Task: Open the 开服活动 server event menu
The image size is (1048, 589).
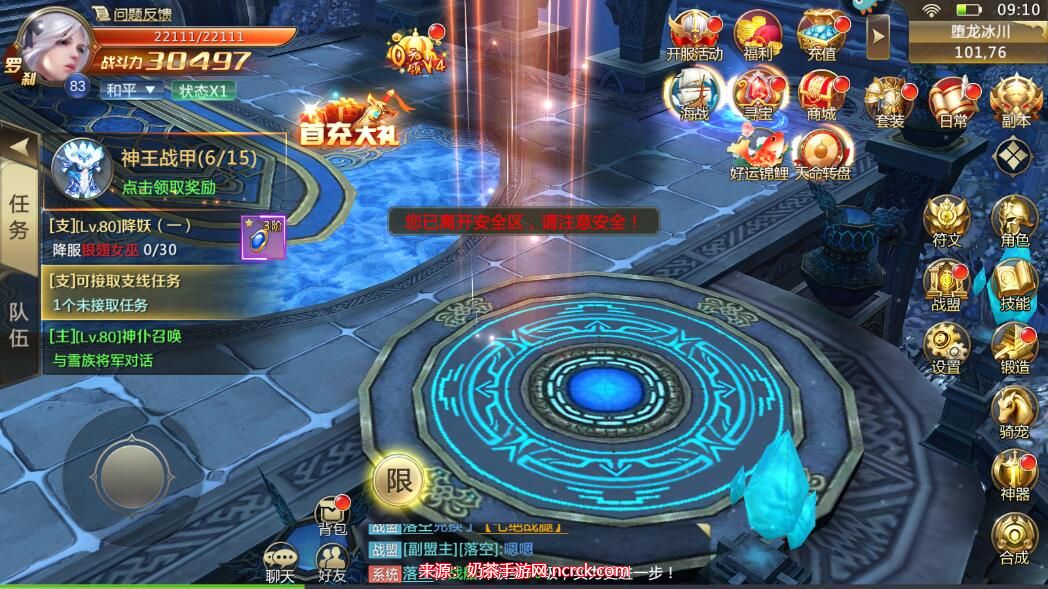Action: click(x=694, y=34)
